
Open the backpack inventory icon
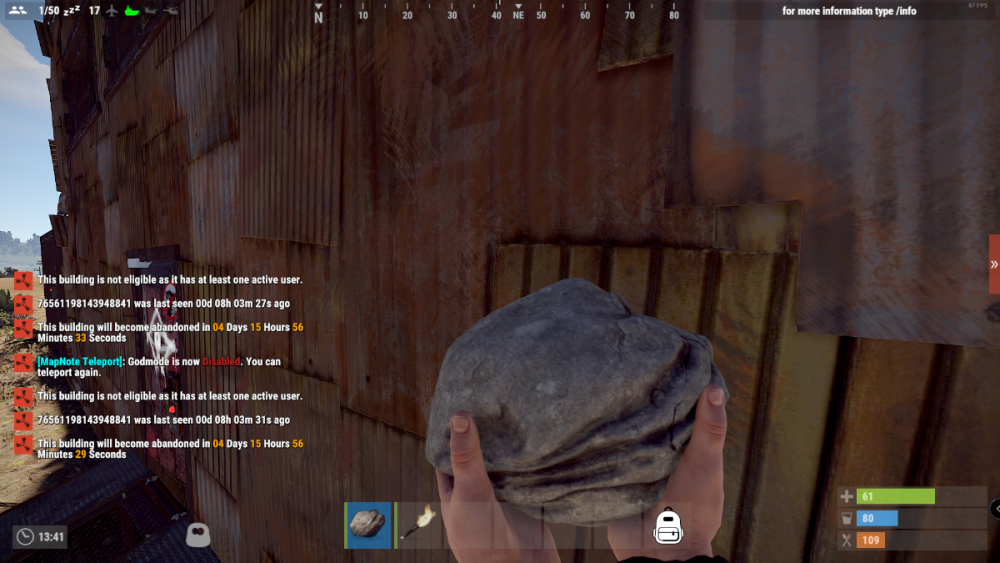pos(667,526)
